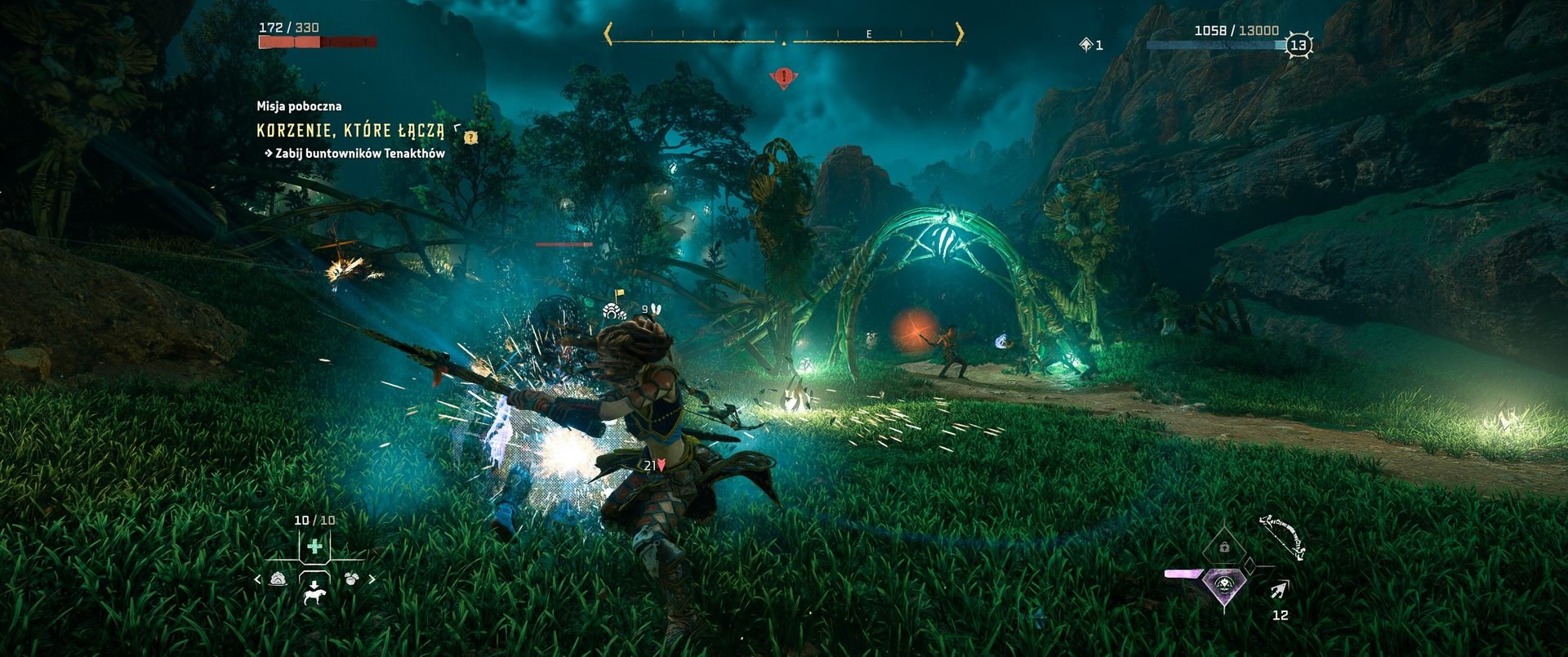Click the horse mount call icon
Screen dimensions: 1568x657
(314, 597)
